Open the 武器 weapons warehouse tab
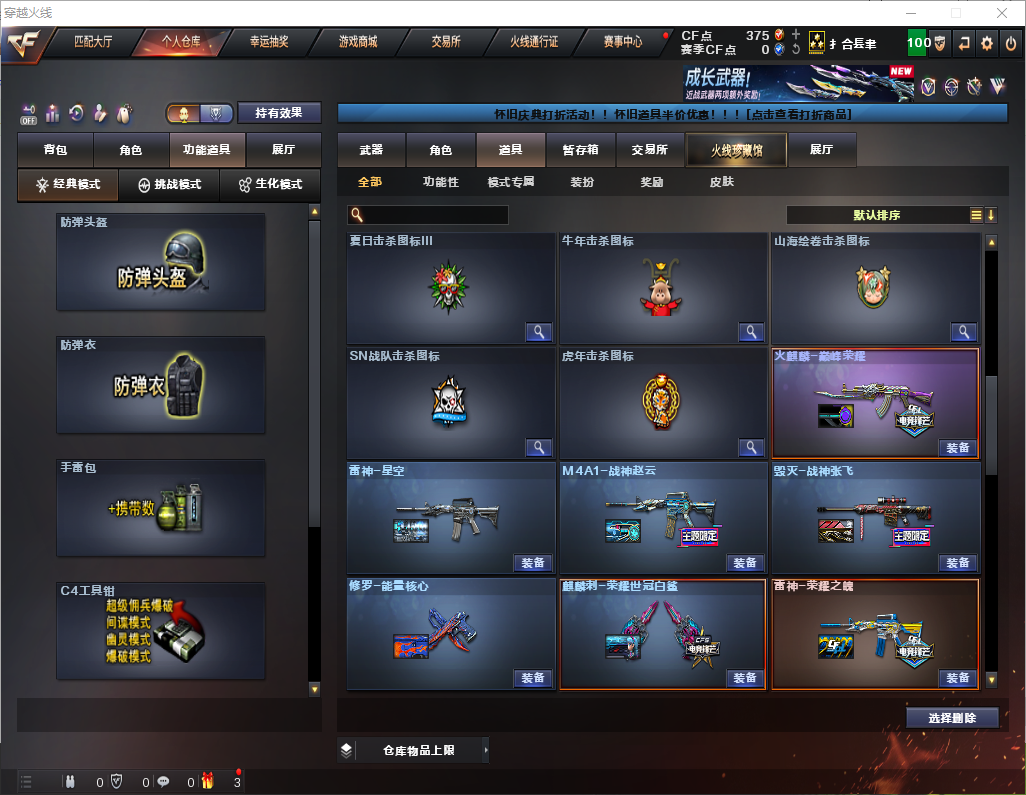The width and height of the screenshot is (1026, 795). (371, 150)
